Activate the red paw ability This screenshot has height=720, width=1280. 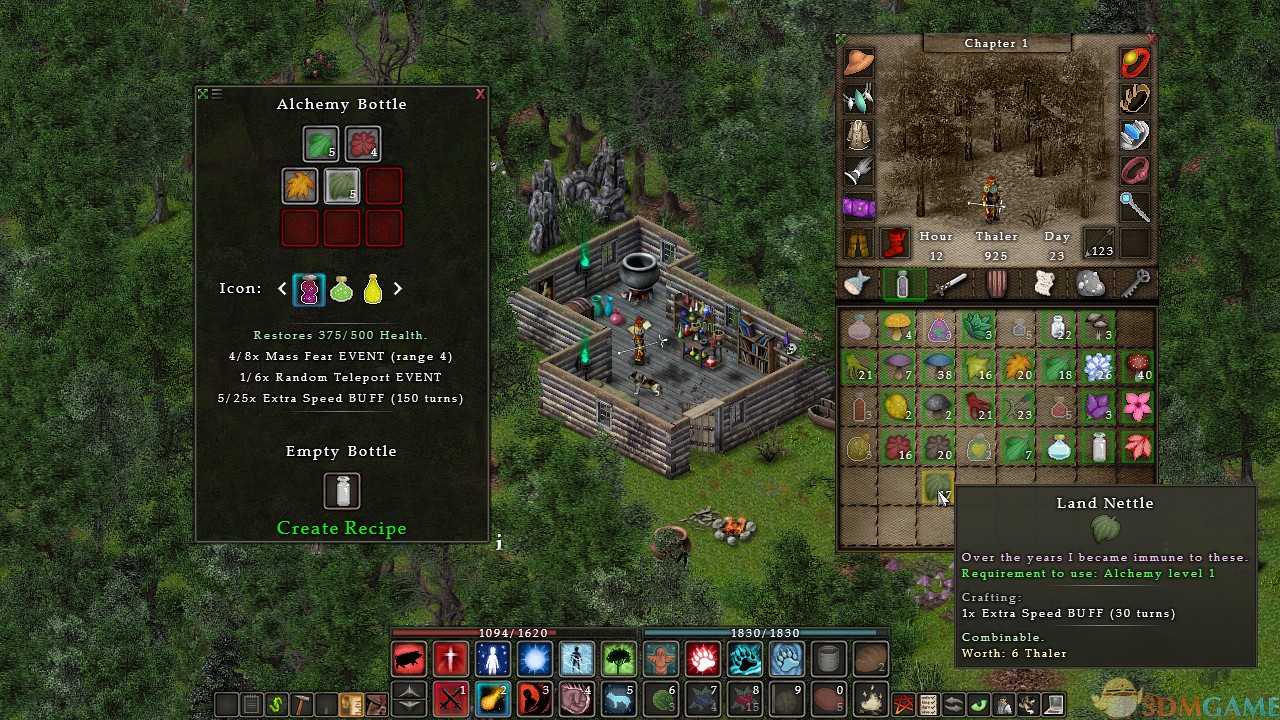click(x=702, y=660)
